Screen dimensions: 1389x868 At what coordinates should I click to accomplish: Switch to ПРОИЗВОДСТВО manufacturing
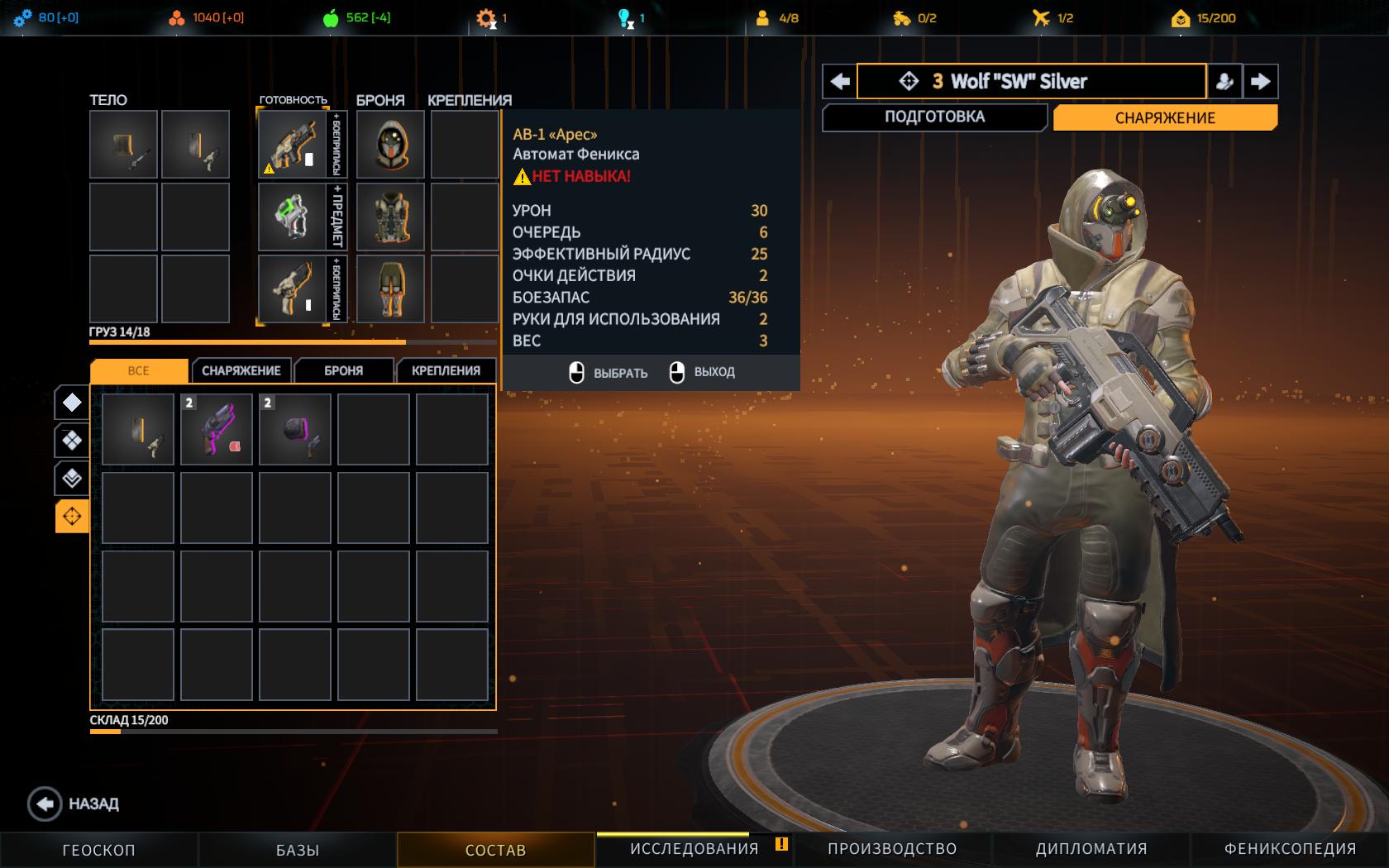[x=892, y=849]
